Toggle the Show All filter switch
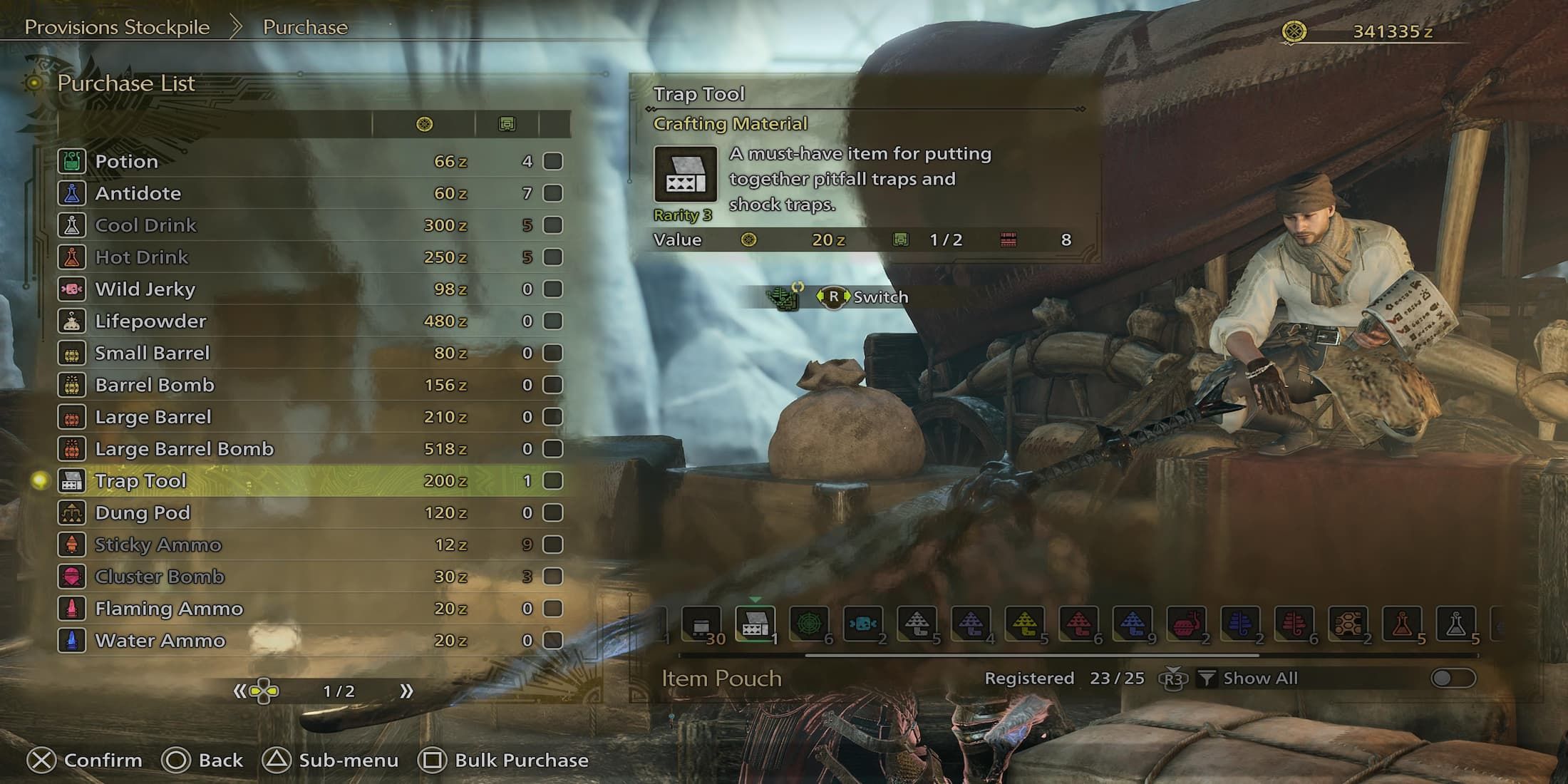 pos(1453,678)
